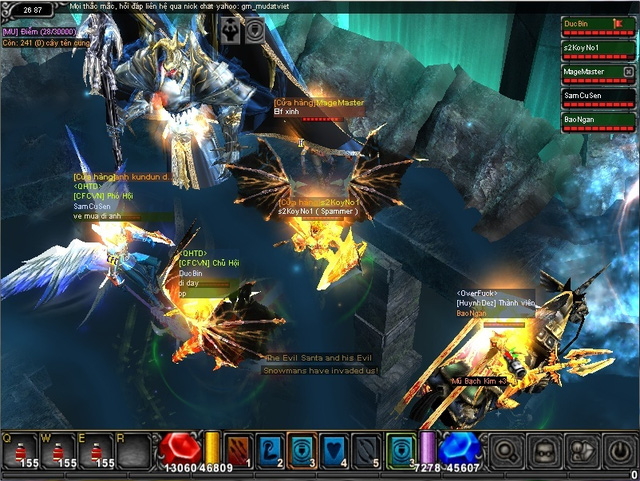The image size is (640, 481).
Task: Open the magnifying glass menu button
Action: click(x=506, y=452)
